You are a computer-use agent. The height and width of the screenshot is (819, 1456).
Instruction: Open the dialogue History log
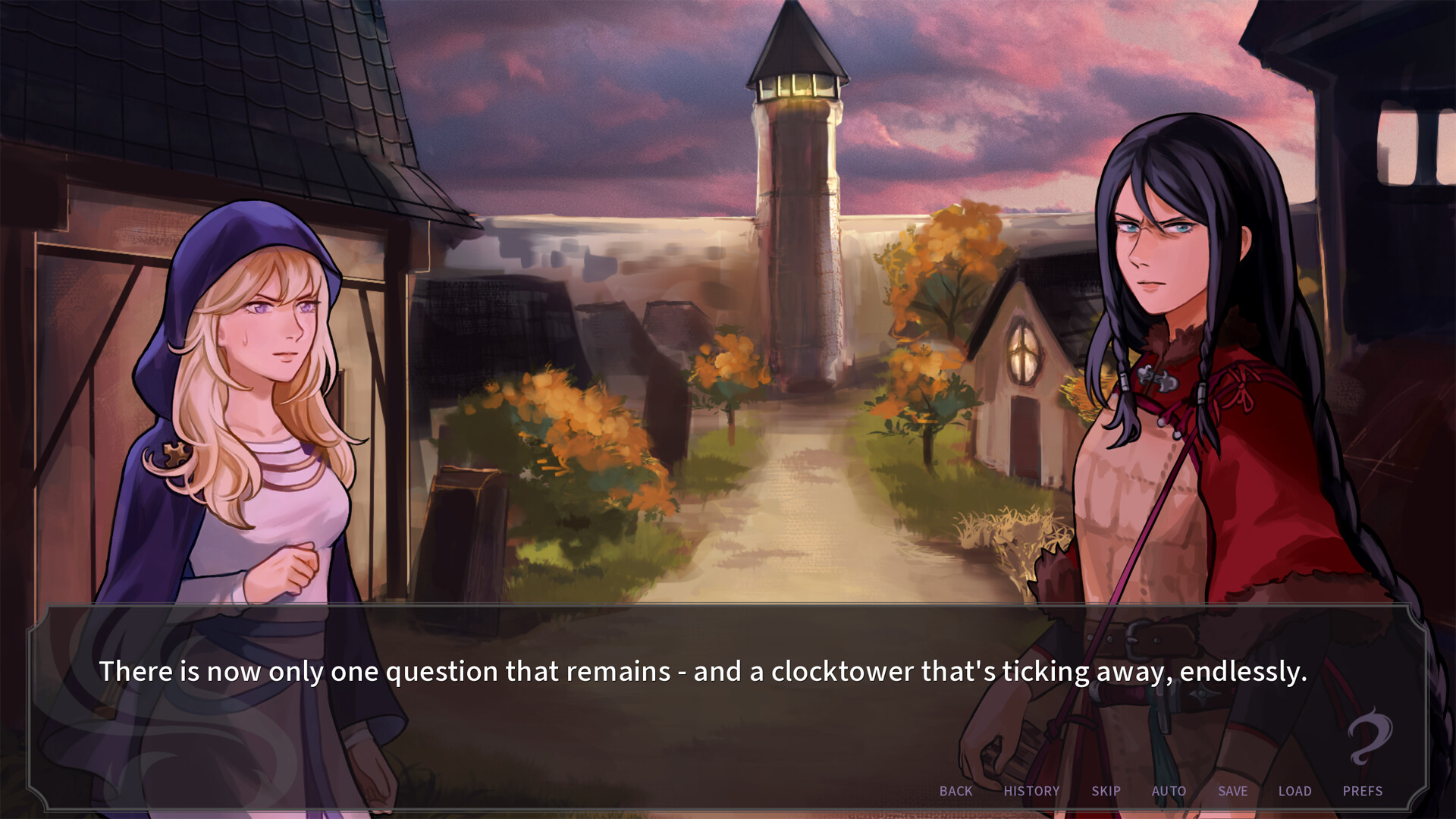[x=1031, y=791]
